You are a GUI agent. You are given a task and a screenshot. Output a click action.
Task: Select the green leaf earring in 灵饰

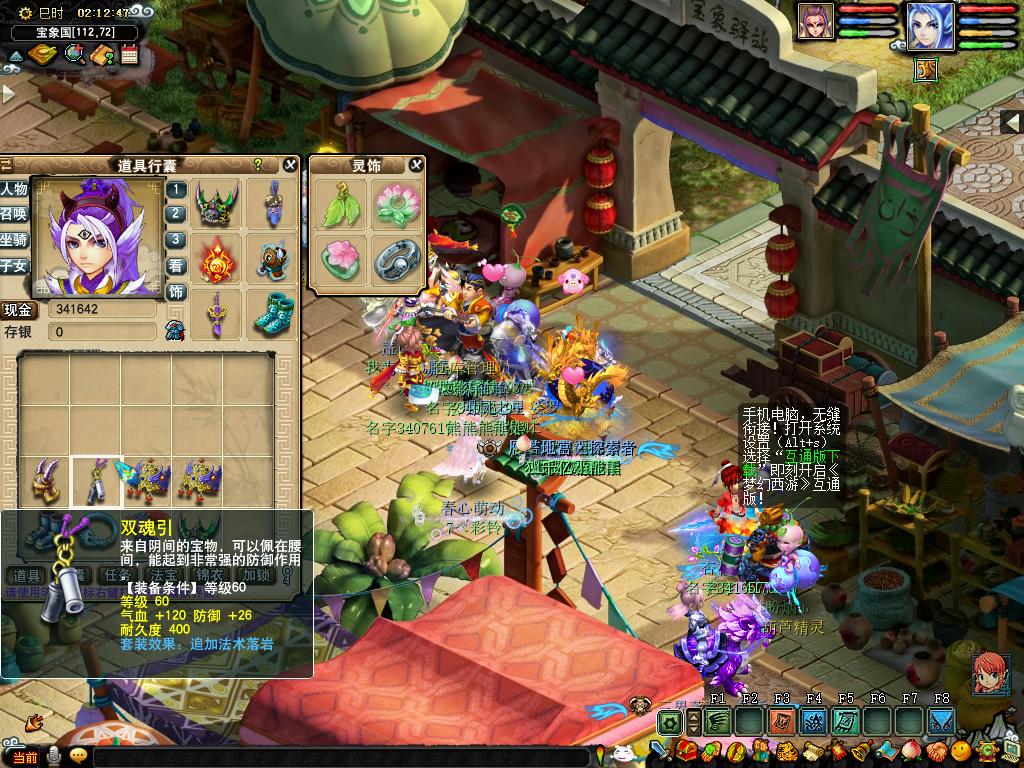pos(338,205)
